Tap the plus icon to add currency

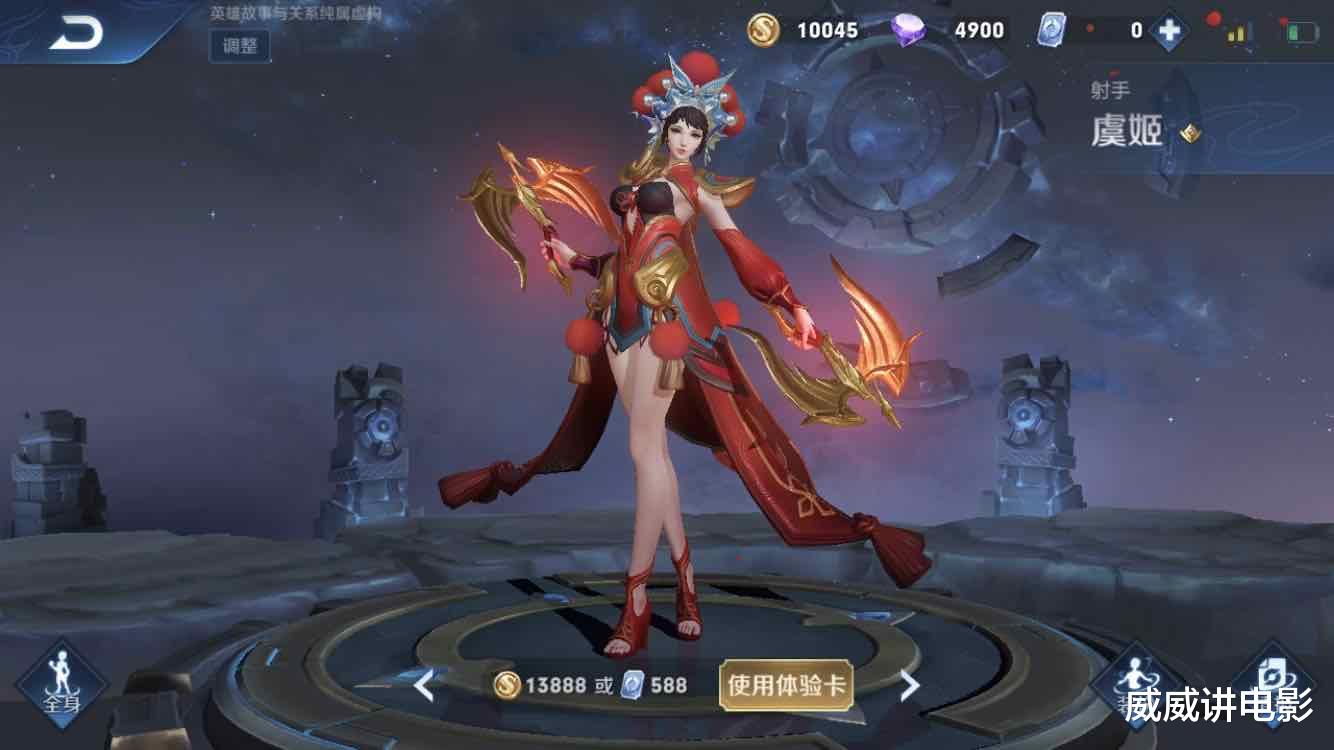[x=1170, y=30]
